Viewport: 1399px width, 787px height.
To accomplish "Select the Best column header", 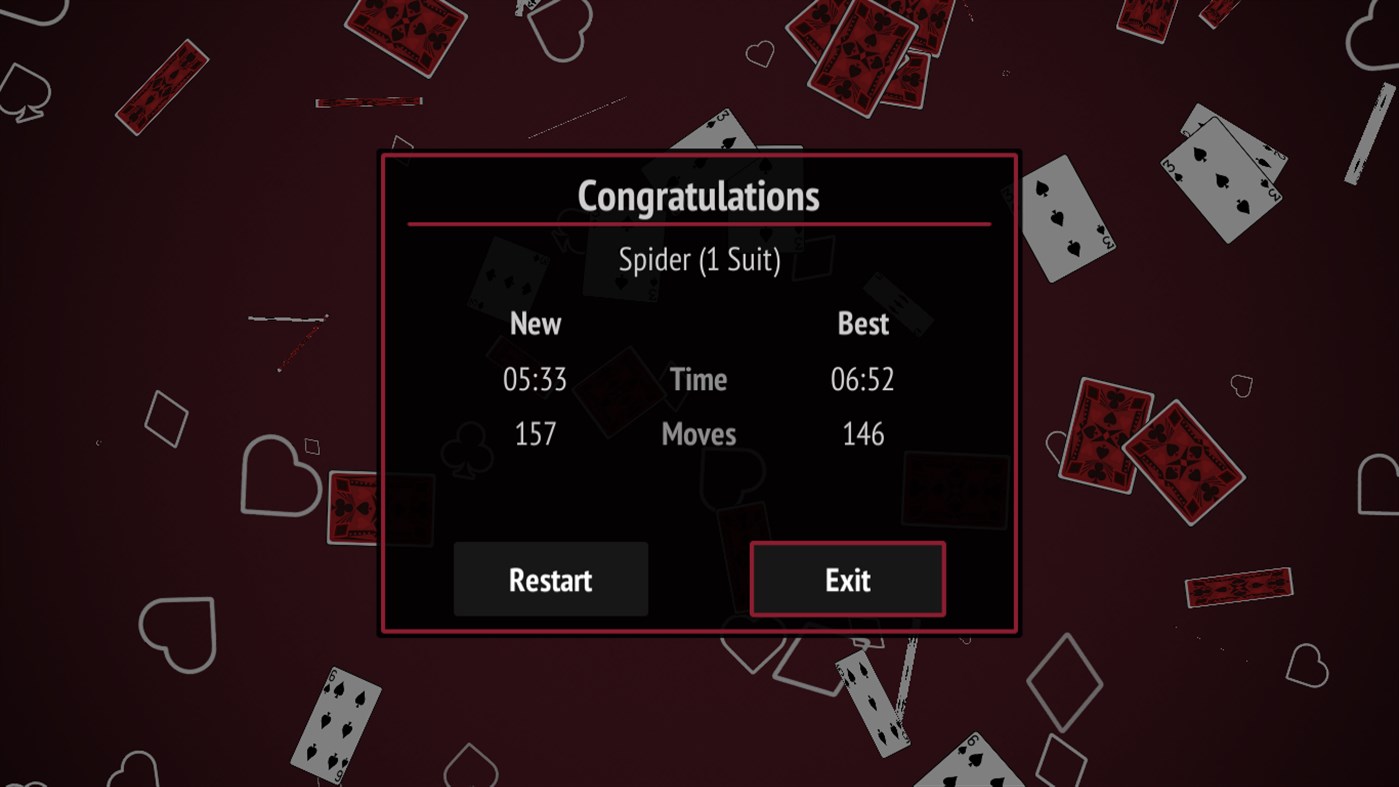I will [863, 323].
